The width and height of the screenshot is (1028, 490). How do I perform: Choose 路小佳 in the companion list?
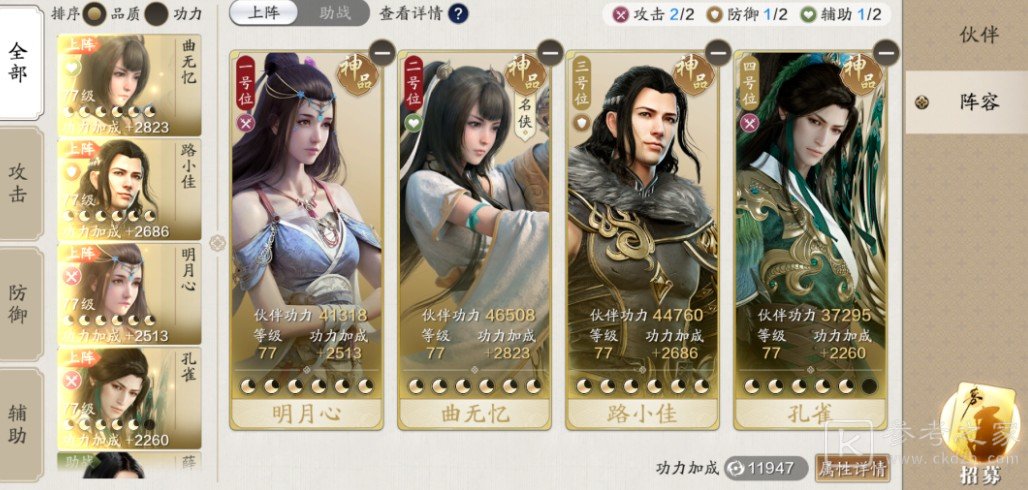128,189
